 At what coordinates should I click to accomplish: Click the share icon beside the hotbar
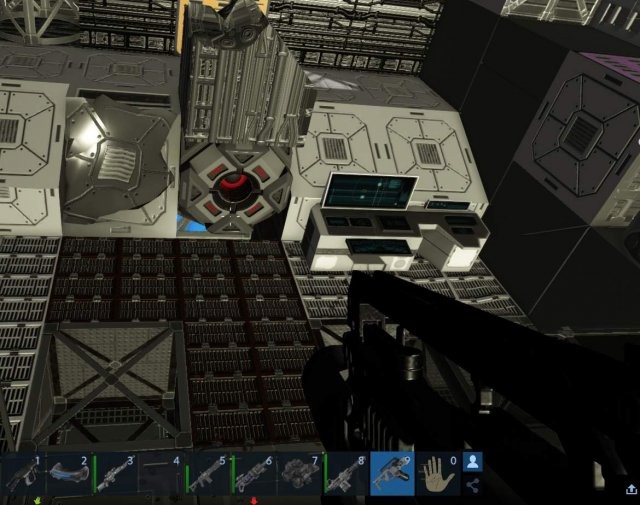(x=472, y=486)
